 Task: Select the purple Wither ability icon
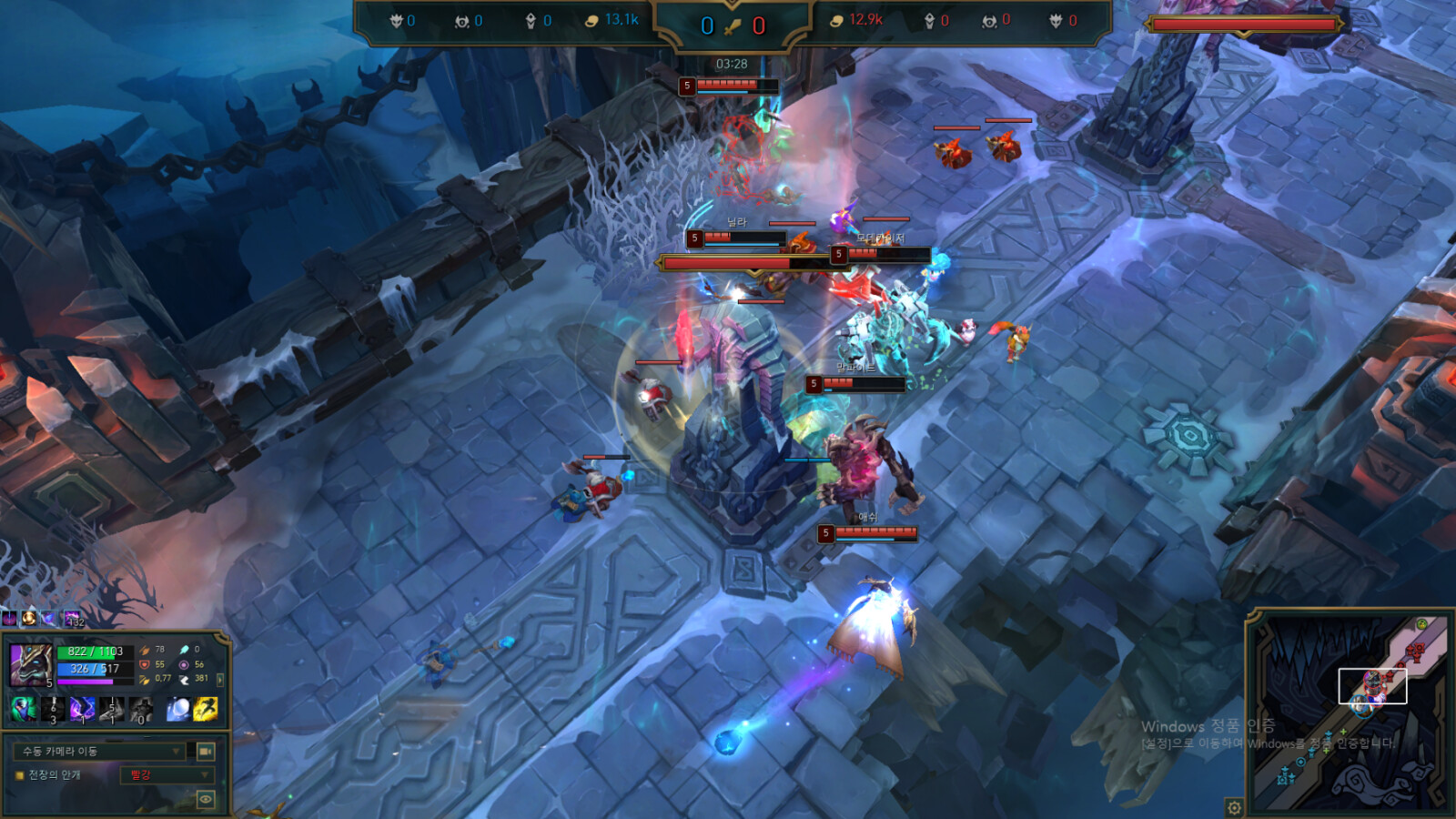click(83, 708)
